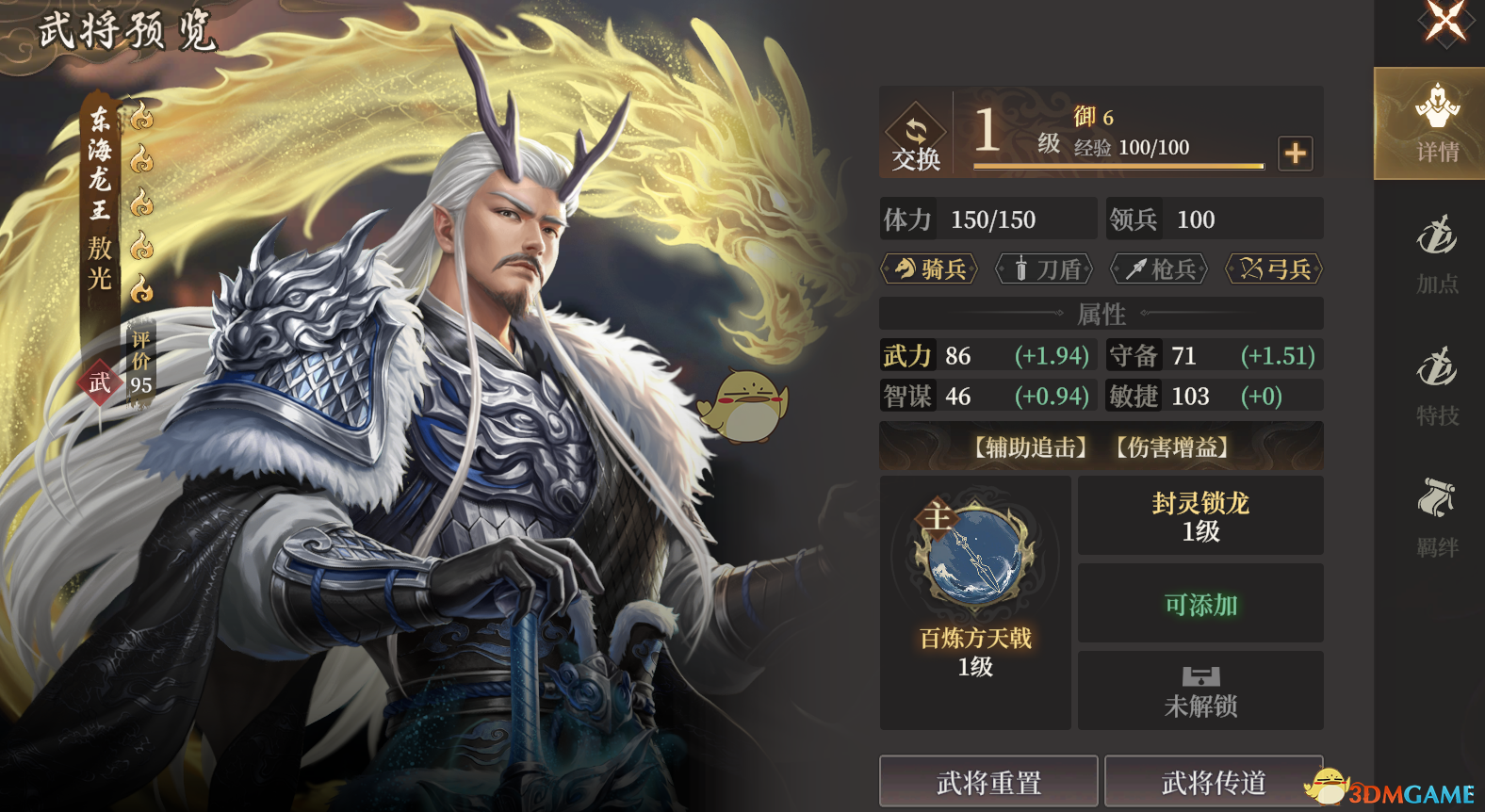Click the locked 未解锁 skill slot
This screenshot has height=812, width=1485.
pos(1200,691)
